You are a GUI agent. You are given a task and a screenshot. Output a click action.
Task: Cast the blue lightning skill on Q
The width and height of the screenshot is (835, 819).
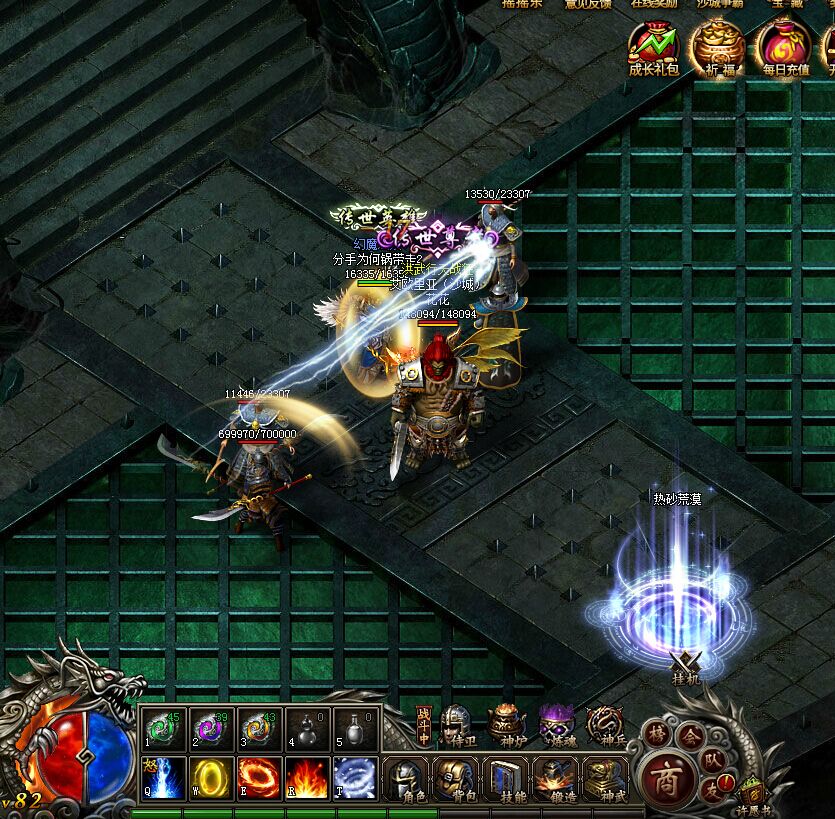tap(163, 778)
